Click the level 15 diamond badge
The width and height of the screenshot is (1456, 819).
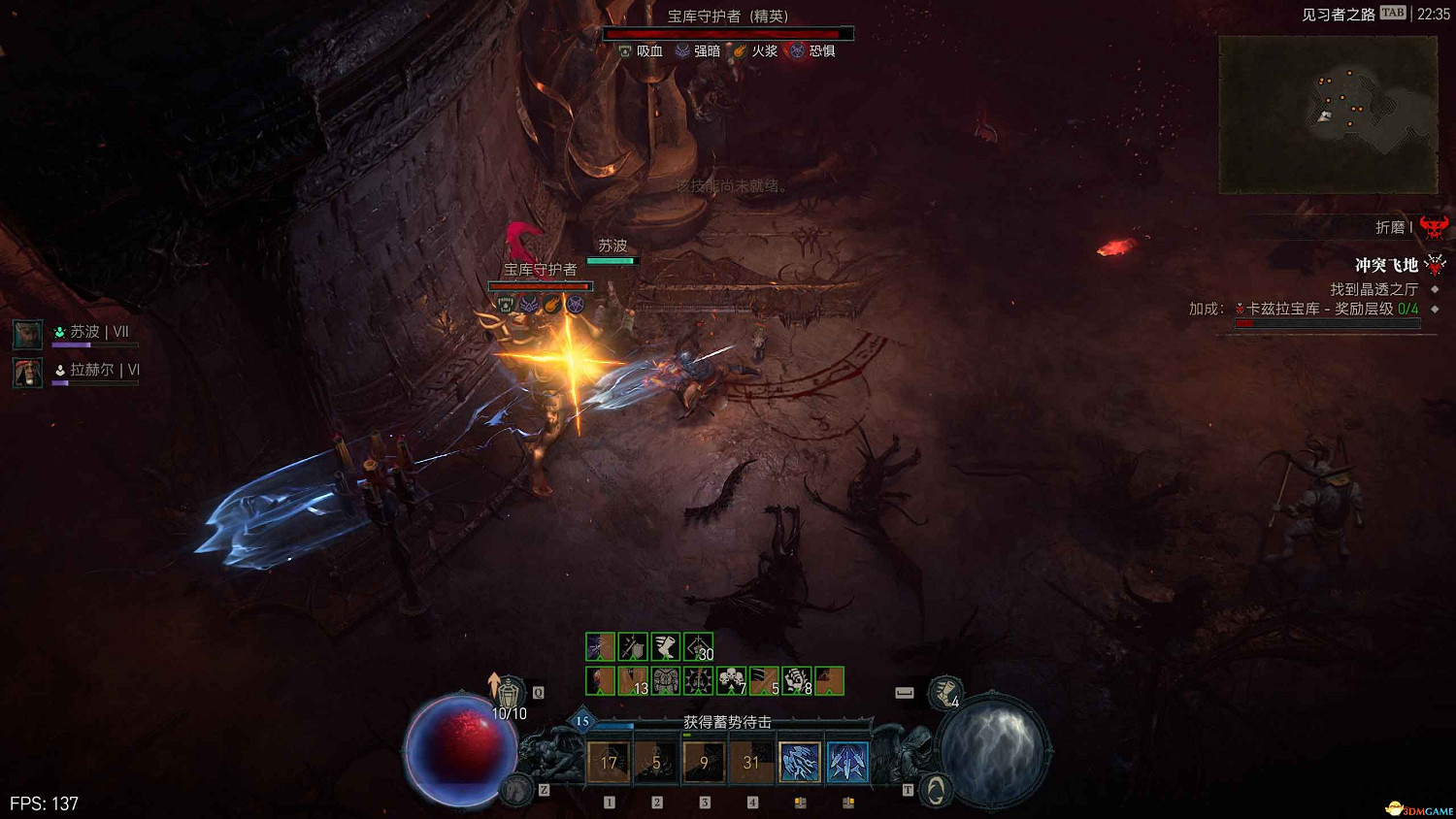(x=582, y=721)
